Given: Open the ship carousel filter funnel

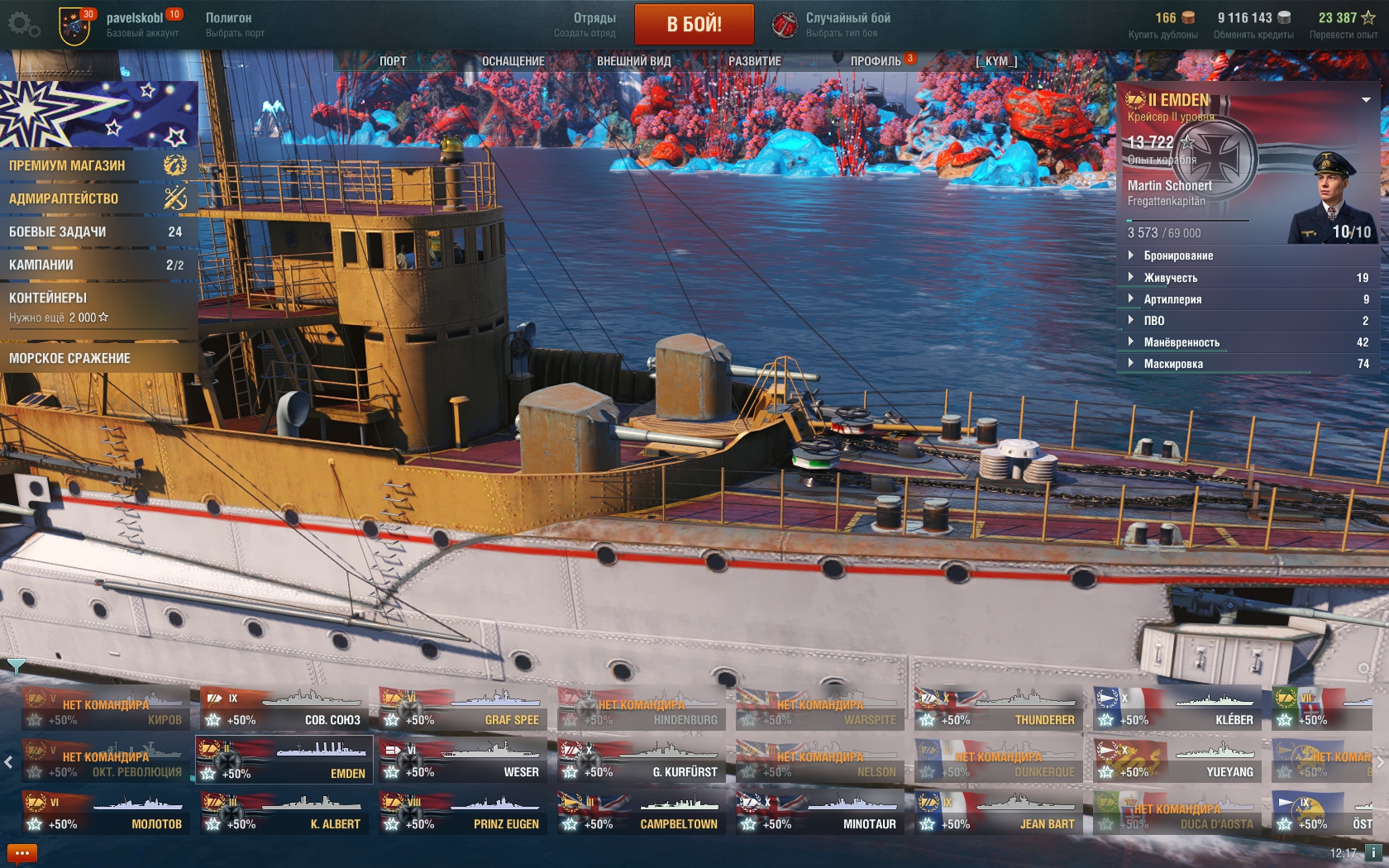Looking at the screenshot, I should coord(16,665).
